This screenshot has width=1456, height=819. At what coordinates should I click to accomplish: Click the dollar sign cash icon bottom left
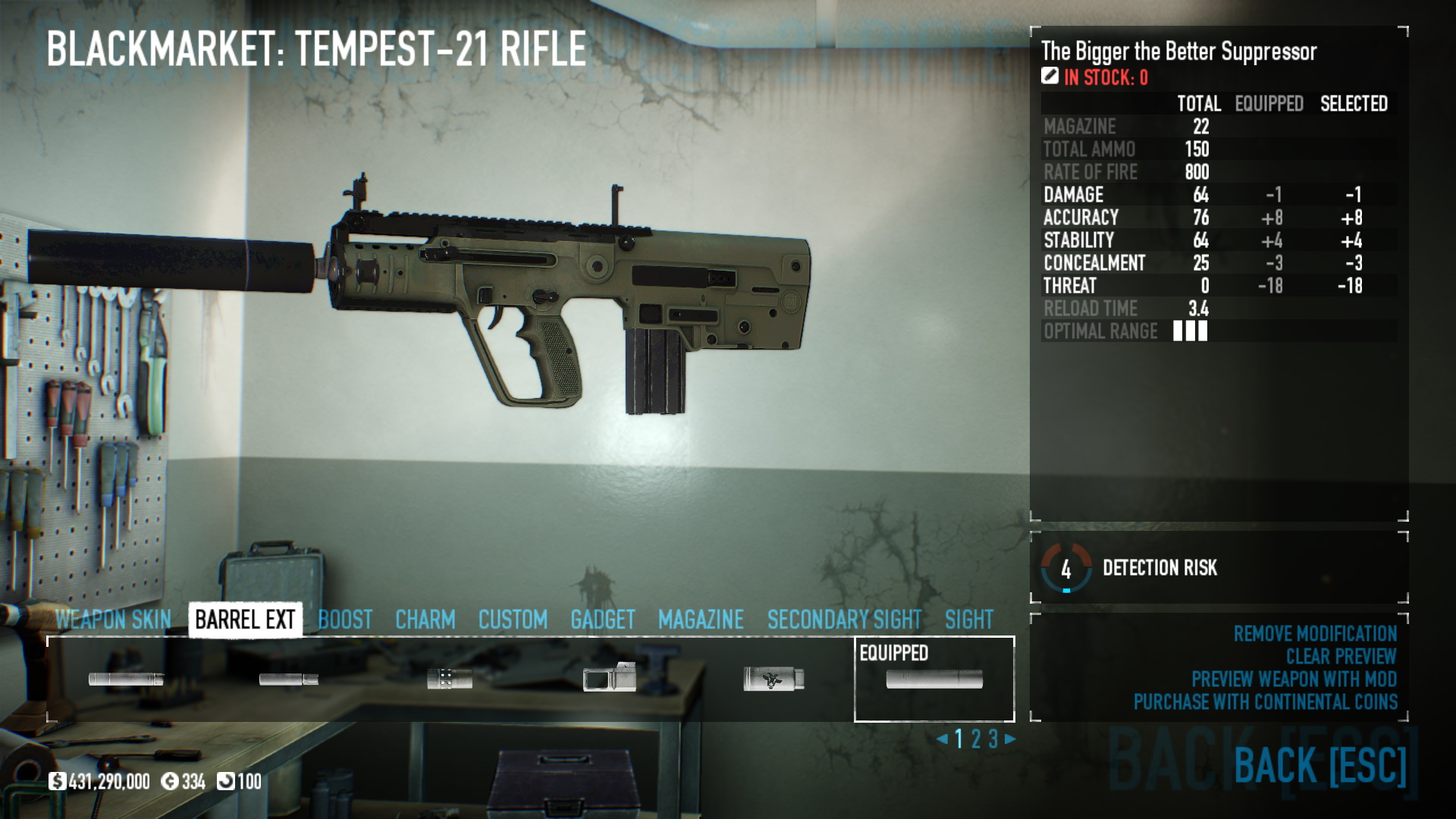point(58,780)
